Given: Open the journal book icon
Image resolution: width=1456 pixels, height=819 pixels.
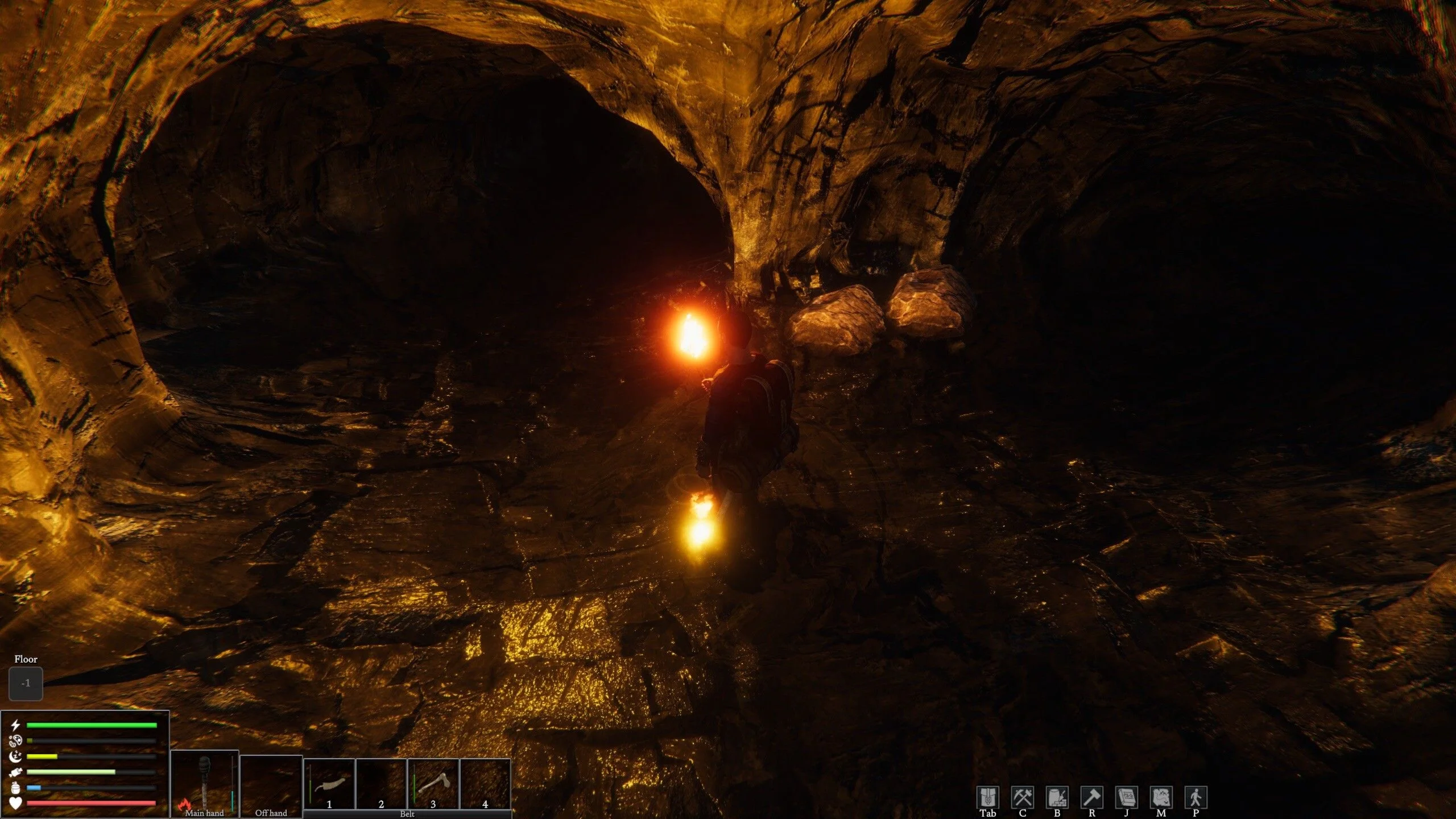Looking at the screenshot, I should tap(1126, 797).
